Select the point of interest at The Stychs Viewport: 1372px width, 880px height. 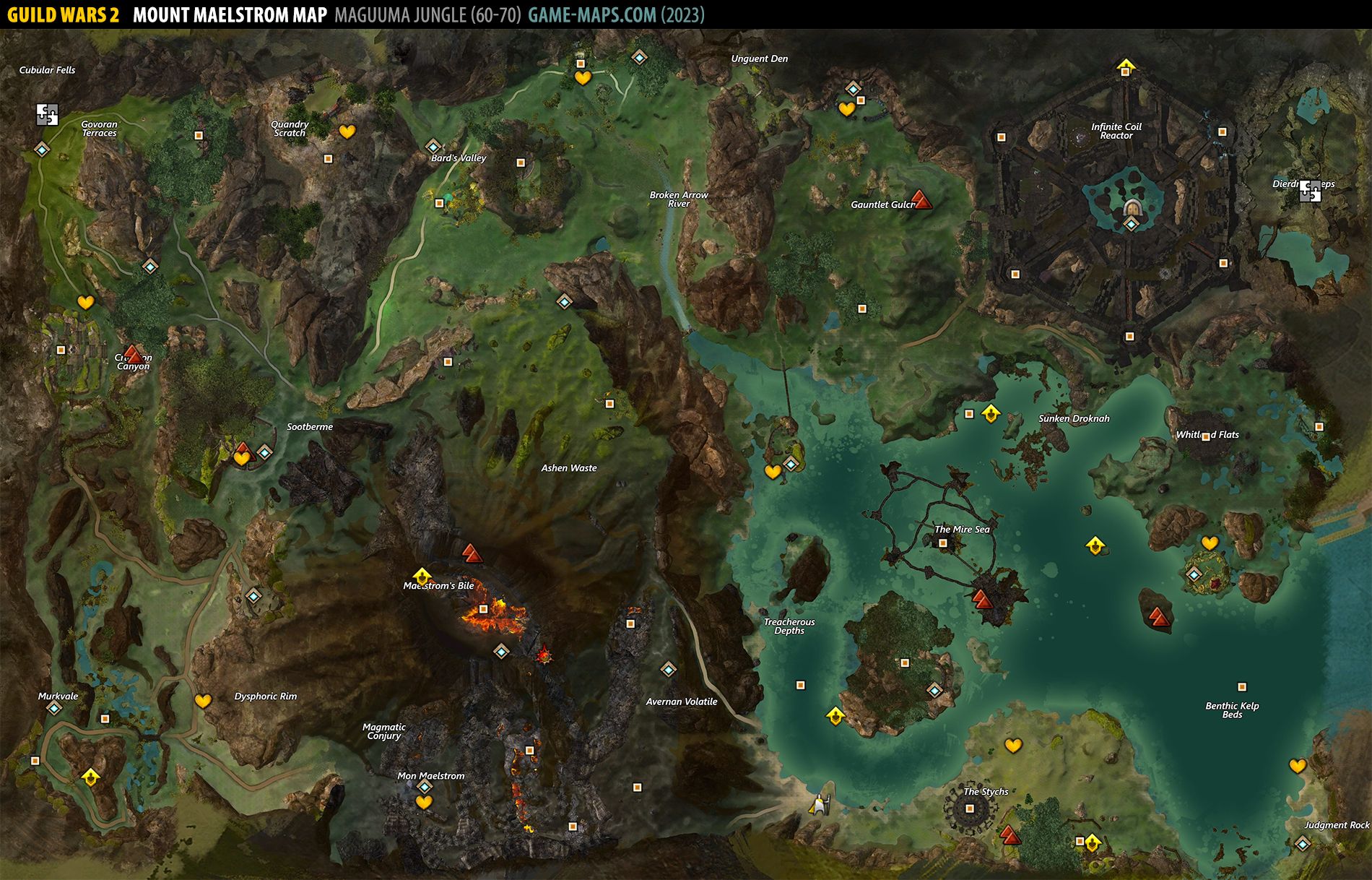(970, 808)
